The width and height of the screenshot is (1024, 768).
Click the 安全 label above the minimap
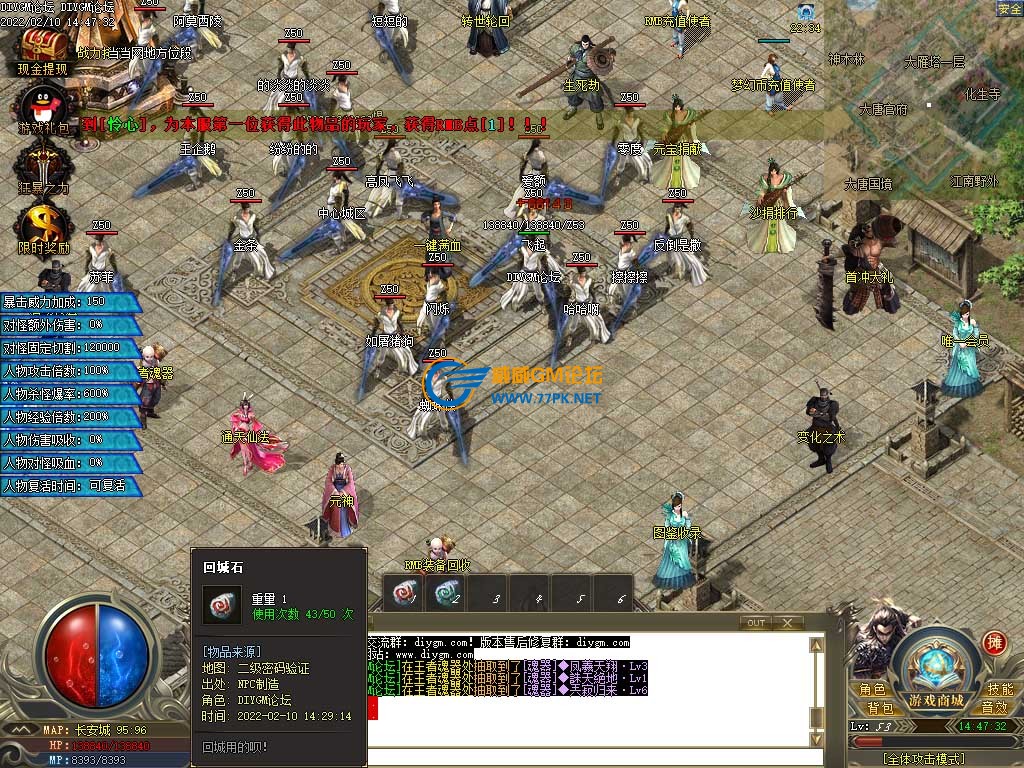[x=1009, y=9]
